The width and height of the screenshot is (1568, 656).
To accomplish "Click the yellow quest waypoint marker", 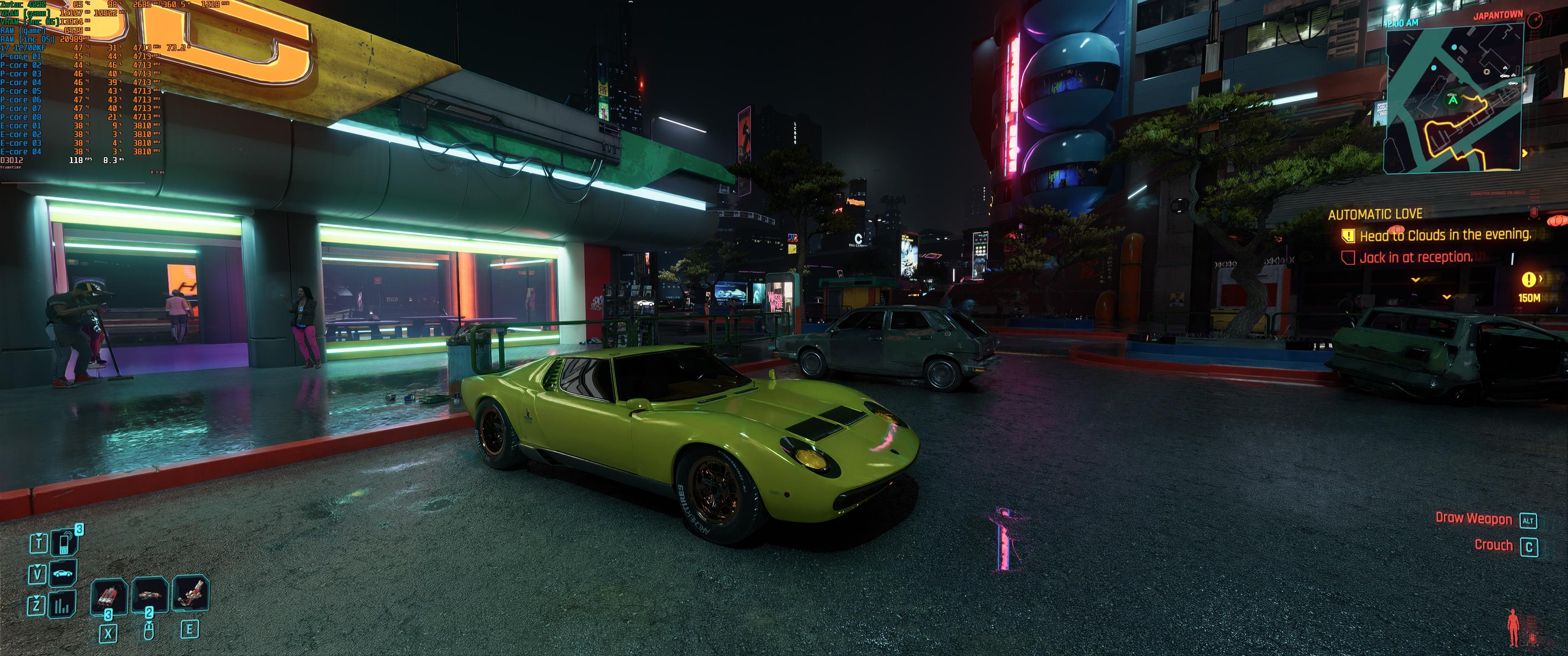I will (x=1528, y=279).
